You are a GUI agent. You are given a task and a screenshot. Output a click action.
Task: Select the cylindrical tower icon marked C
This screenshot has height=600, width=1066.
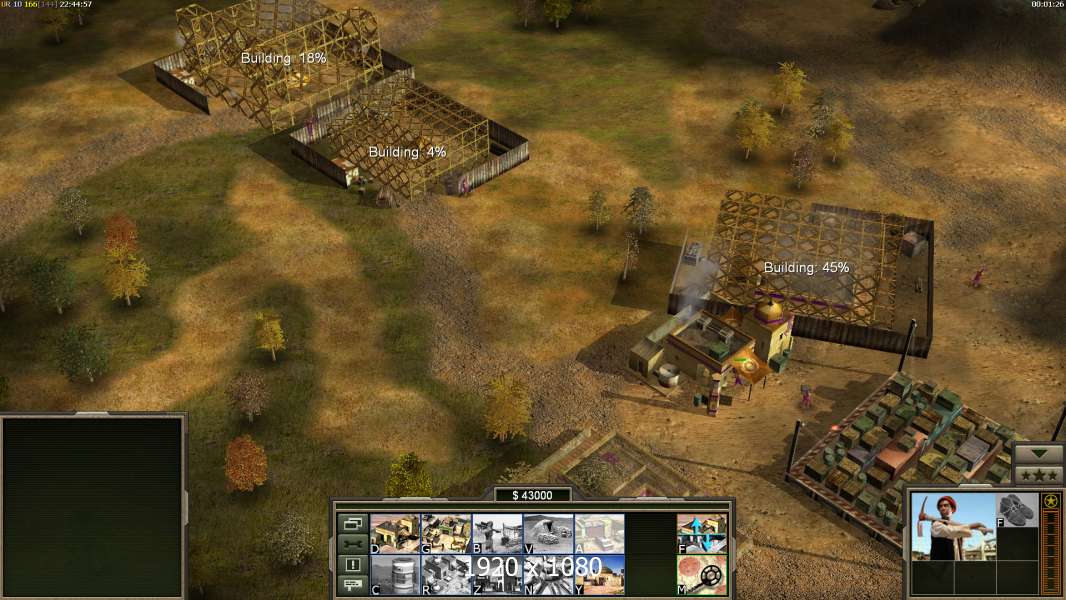coord(395,575)
